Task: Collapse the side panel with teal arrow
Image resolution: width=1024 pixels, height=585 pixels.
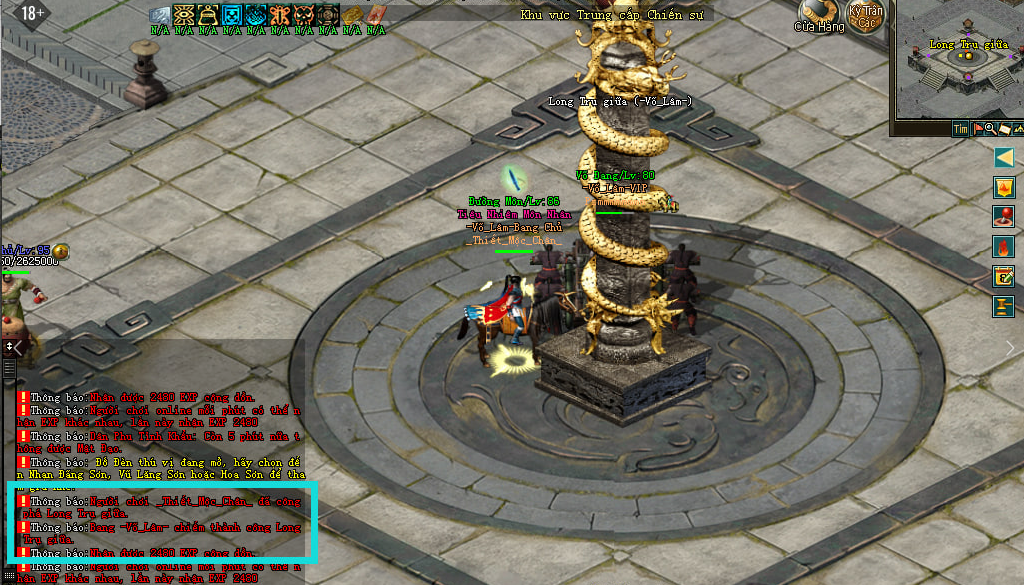Action: click(1004, 158)
